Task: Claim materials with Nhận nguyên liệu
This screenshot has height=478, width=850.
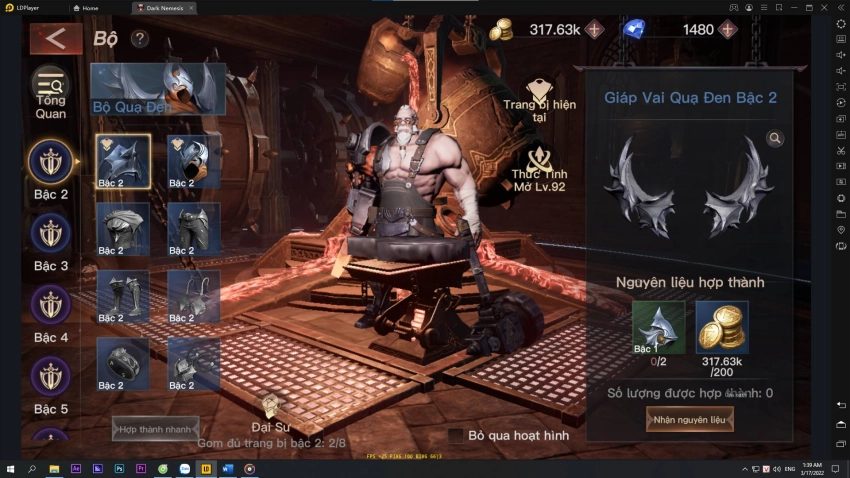Action: [690, 420]
